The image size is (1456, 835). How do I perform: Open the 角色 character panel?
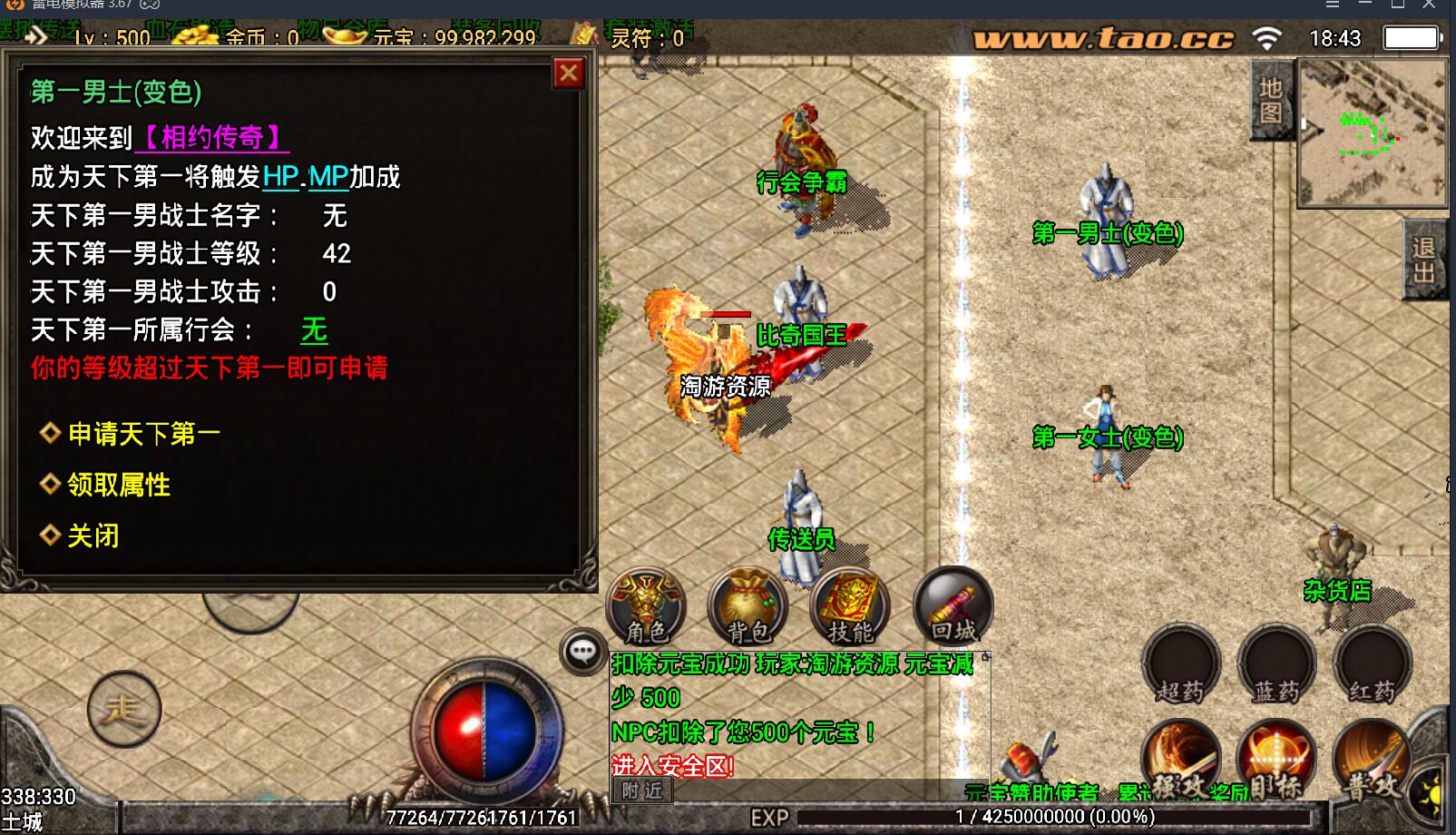pyautogui.click(x=646, y=605)
